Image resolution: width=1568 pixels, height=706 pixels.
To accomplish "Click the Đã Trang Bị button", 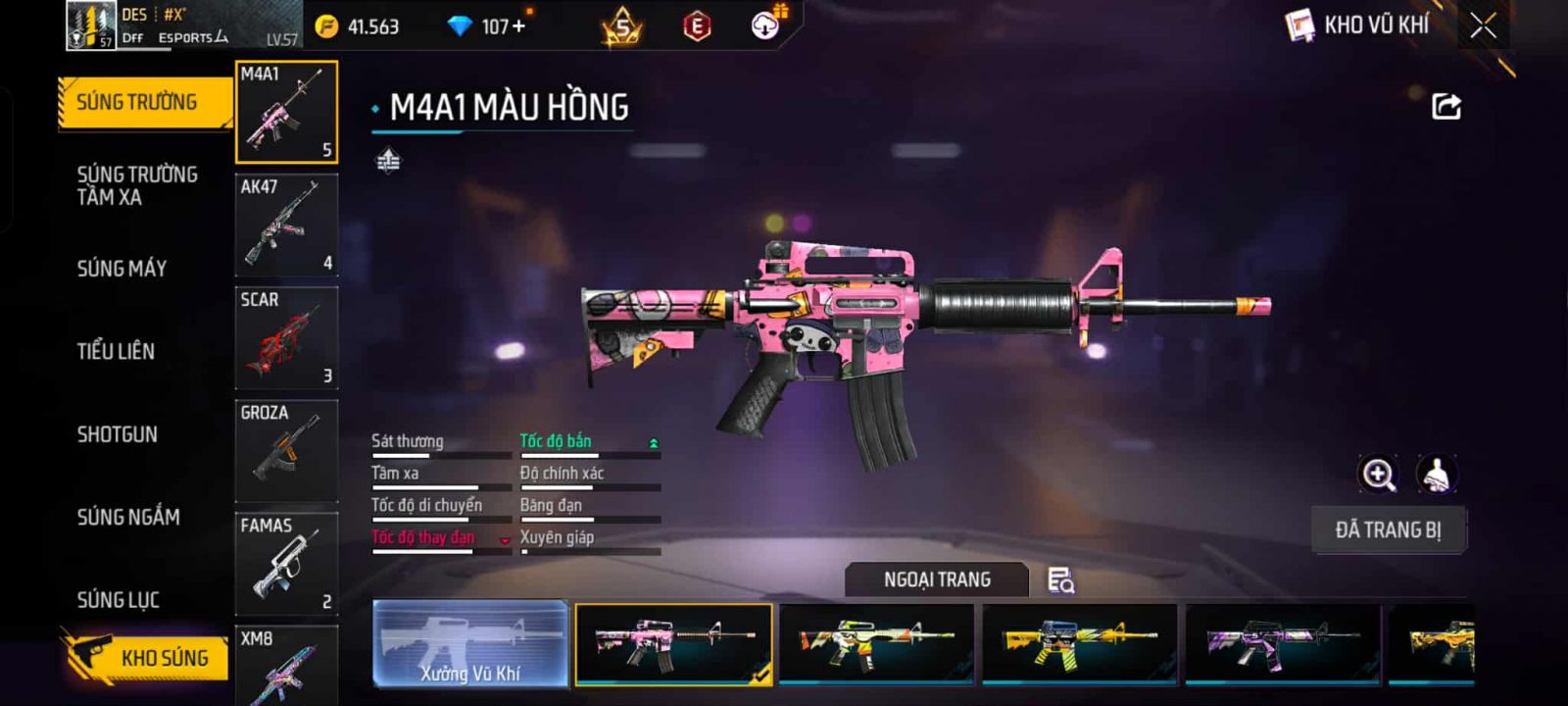I will pos(1388,530).
